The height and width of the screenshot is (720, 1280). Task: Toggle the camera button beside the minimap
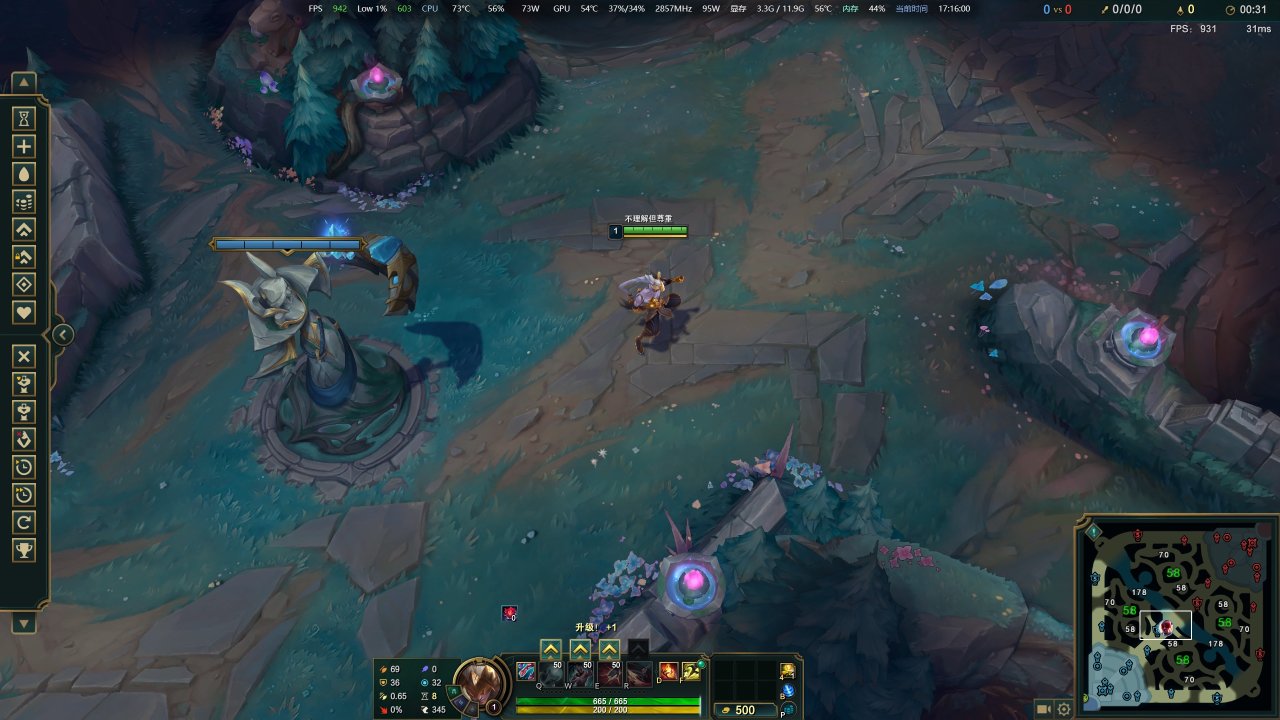(1043, 708)
